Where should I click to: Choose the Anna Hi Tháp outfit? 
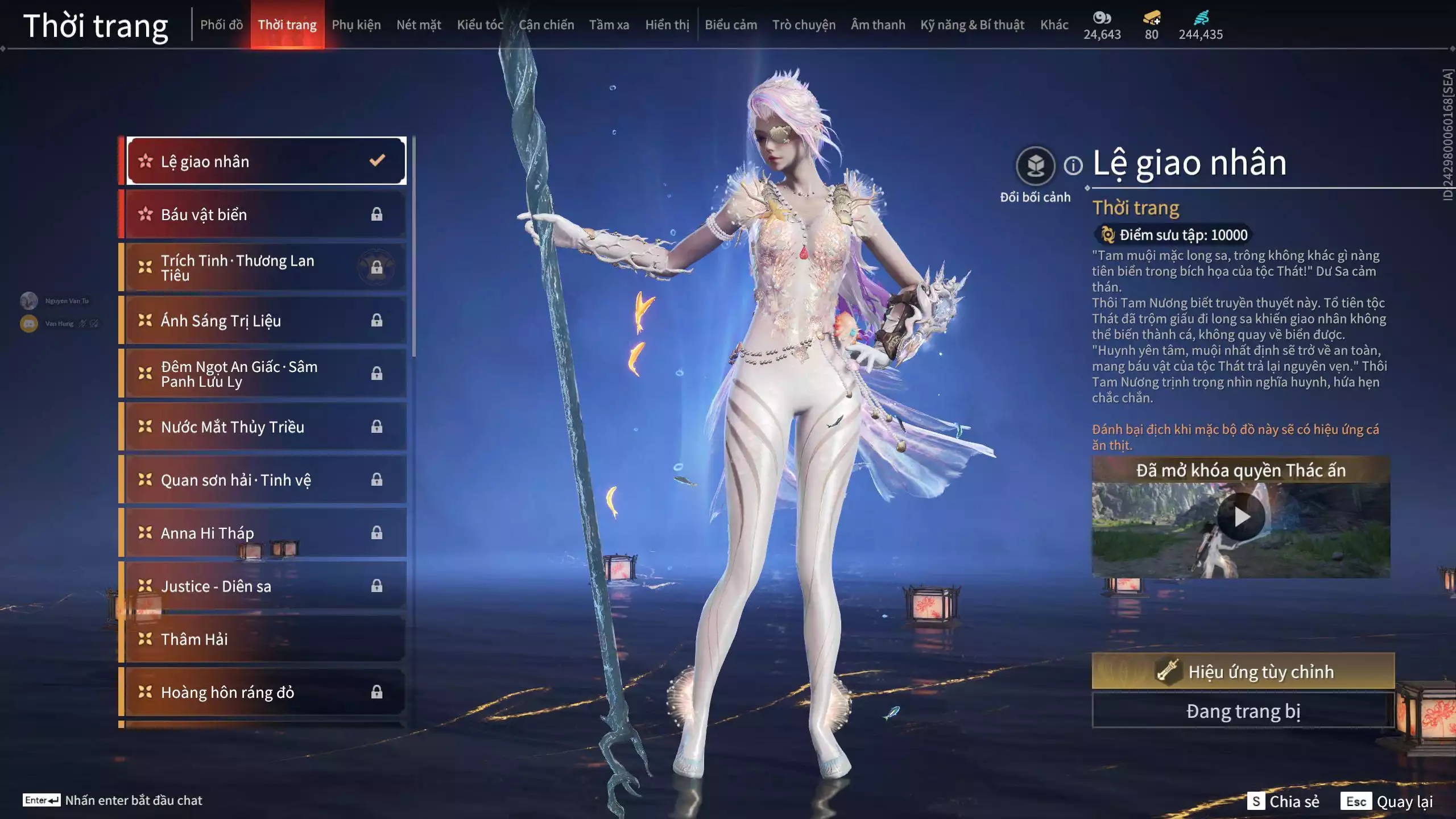(x=266, y=533)
